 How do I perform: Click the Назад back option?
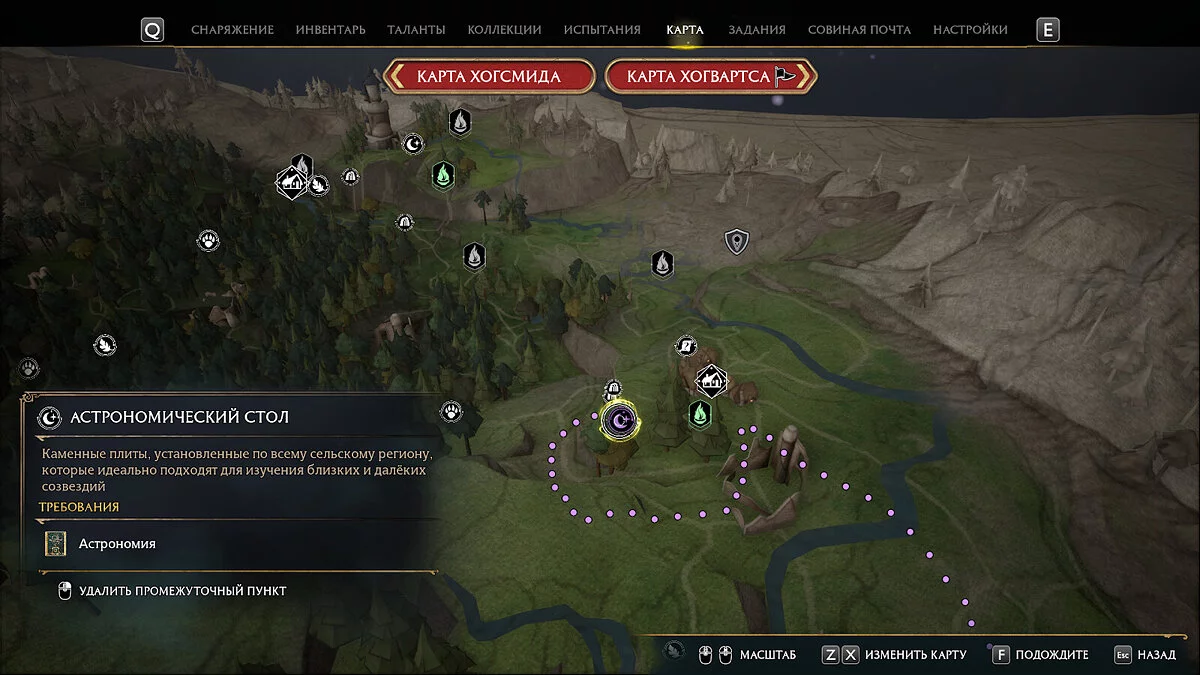[x=1146, y=655]
